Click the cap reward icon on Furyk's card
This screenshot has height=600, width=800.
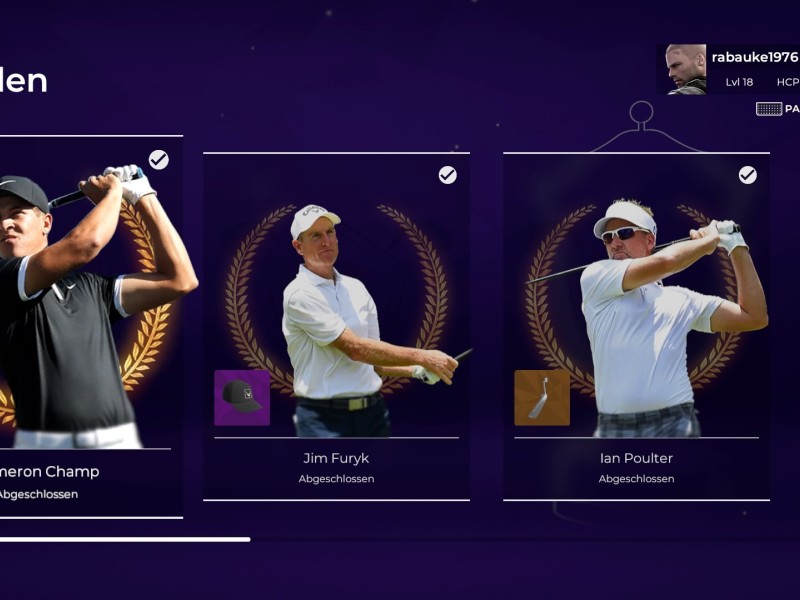click(x=242, y=398)
